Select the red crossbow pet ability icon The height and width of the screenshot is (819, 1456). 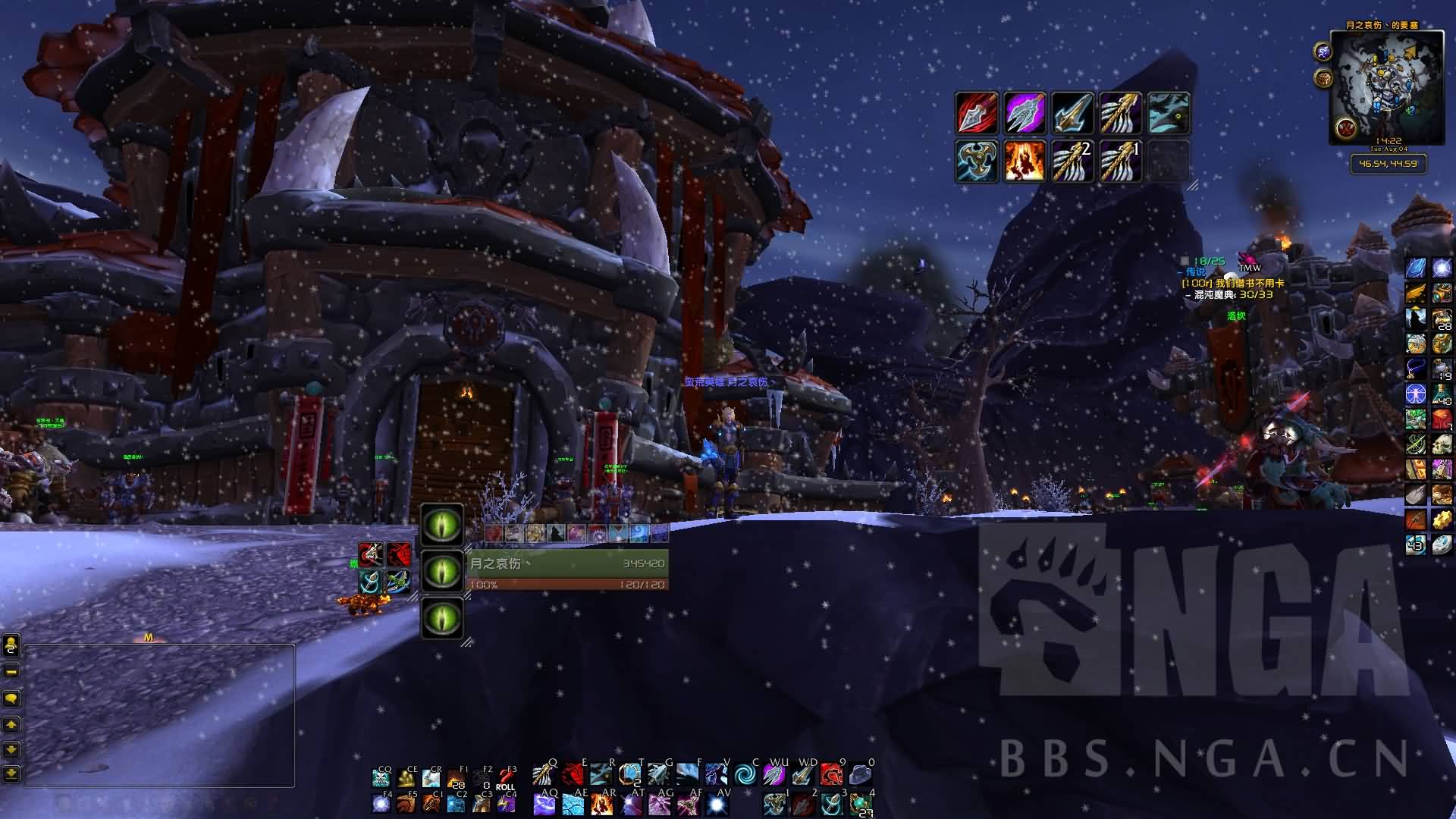tap(370, 555)
